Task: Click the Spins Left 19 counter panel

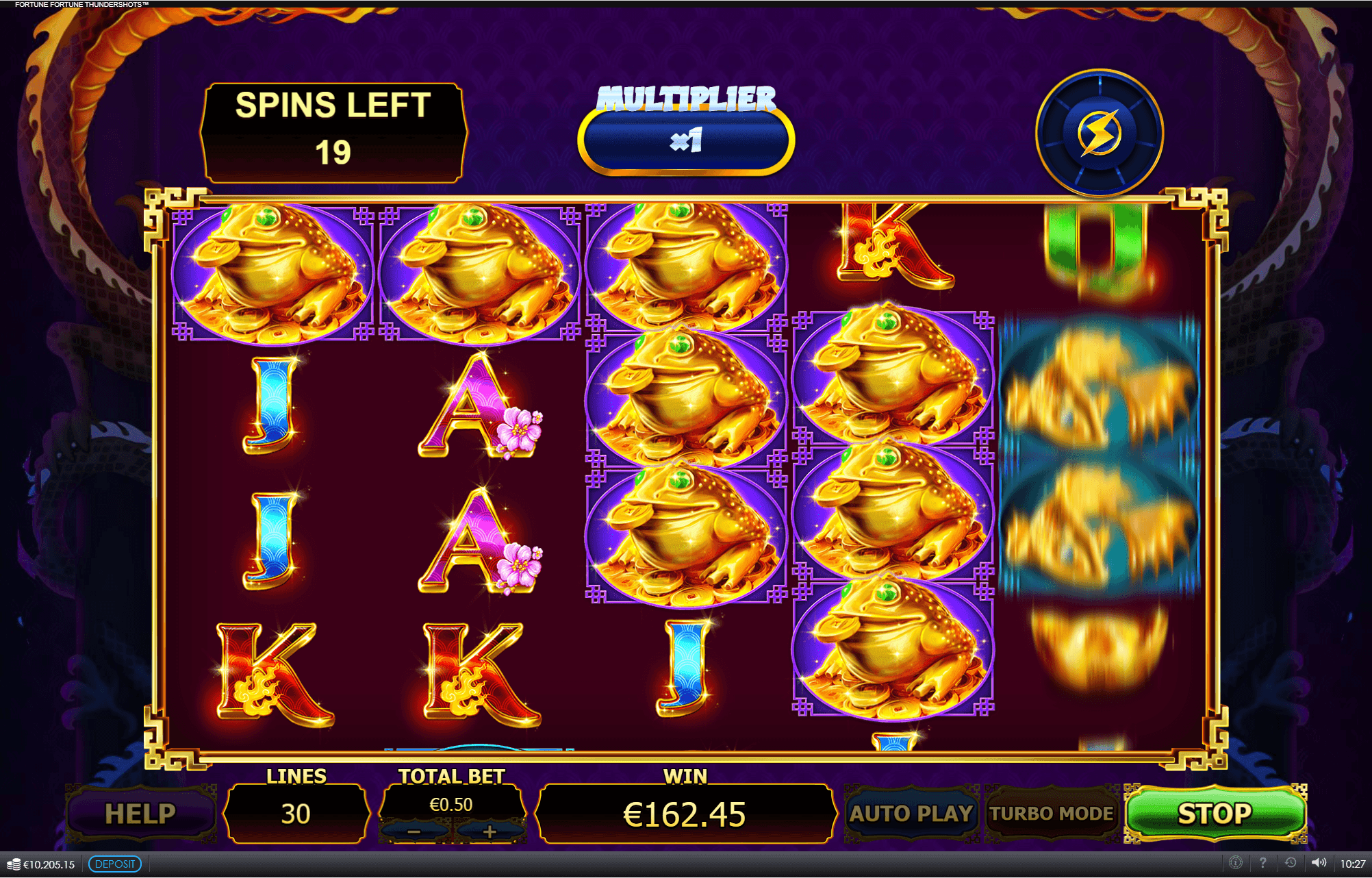Action: click(332, 131)
